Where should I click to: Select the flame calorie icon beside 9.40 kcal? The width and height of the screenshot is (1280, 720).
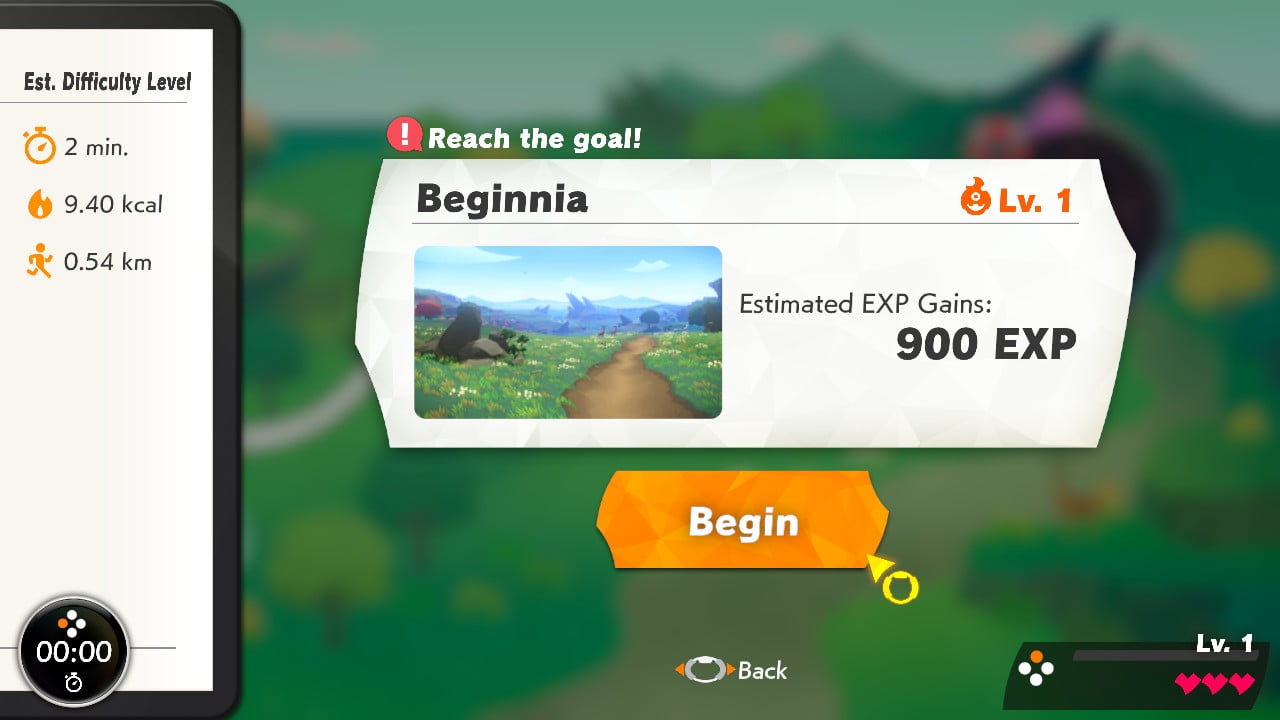40,204
